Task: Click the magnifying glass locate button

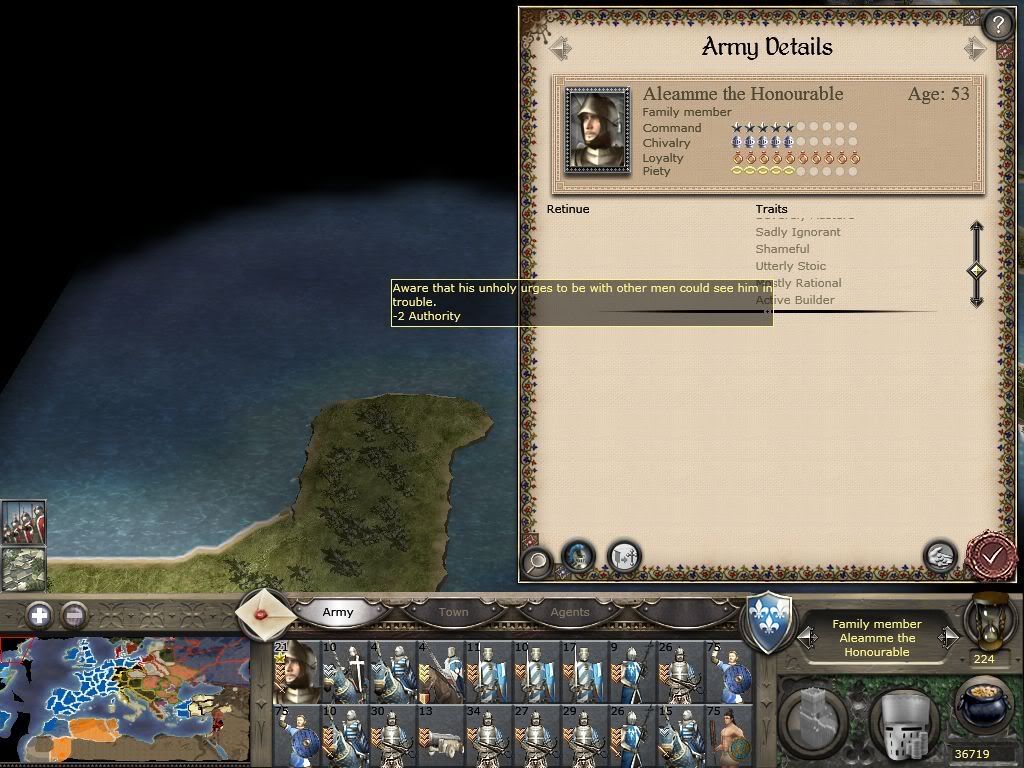Action: [x=537, y=561]
